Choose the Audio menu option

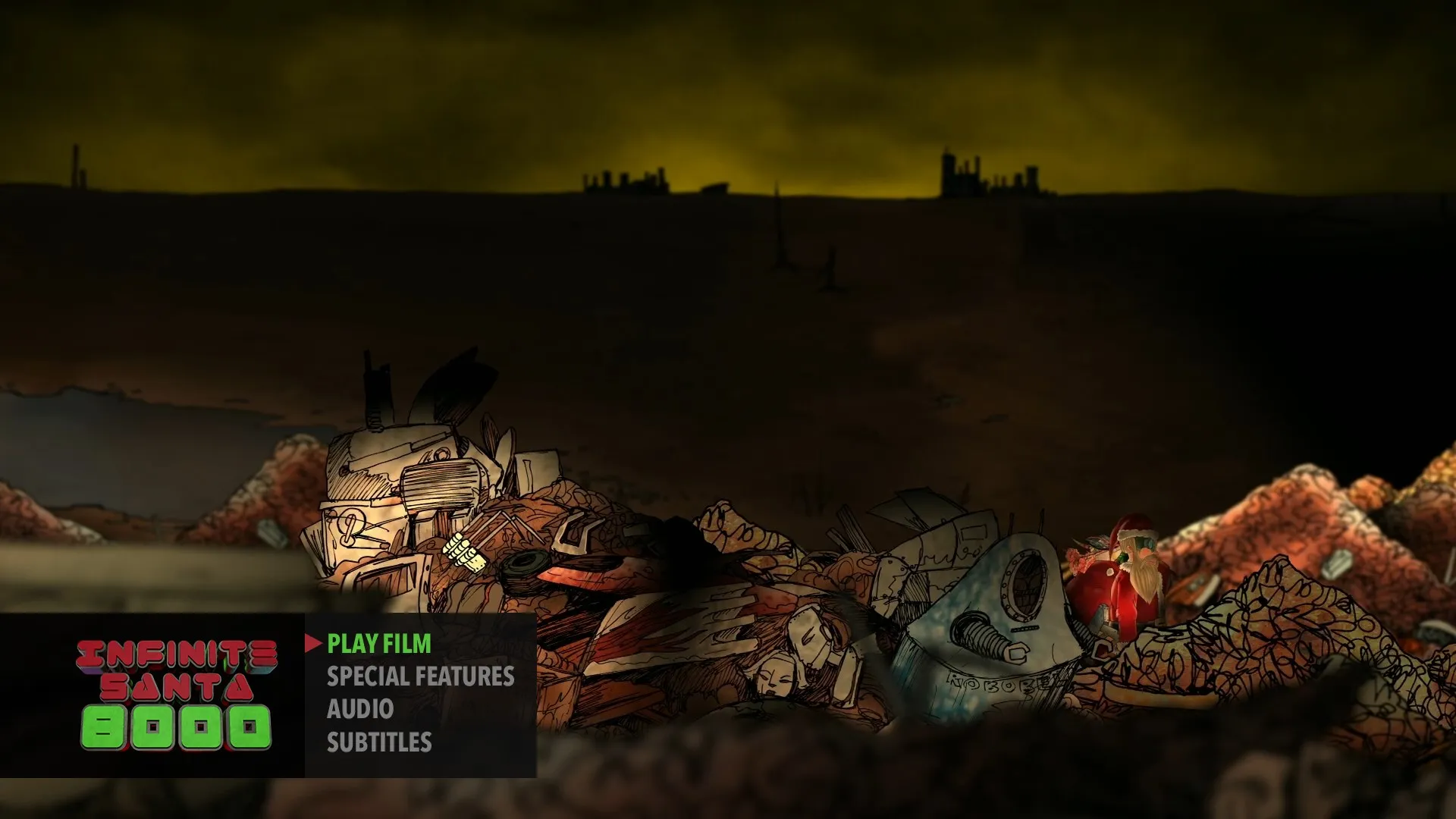pyautogui.click(x=359, y=709)
